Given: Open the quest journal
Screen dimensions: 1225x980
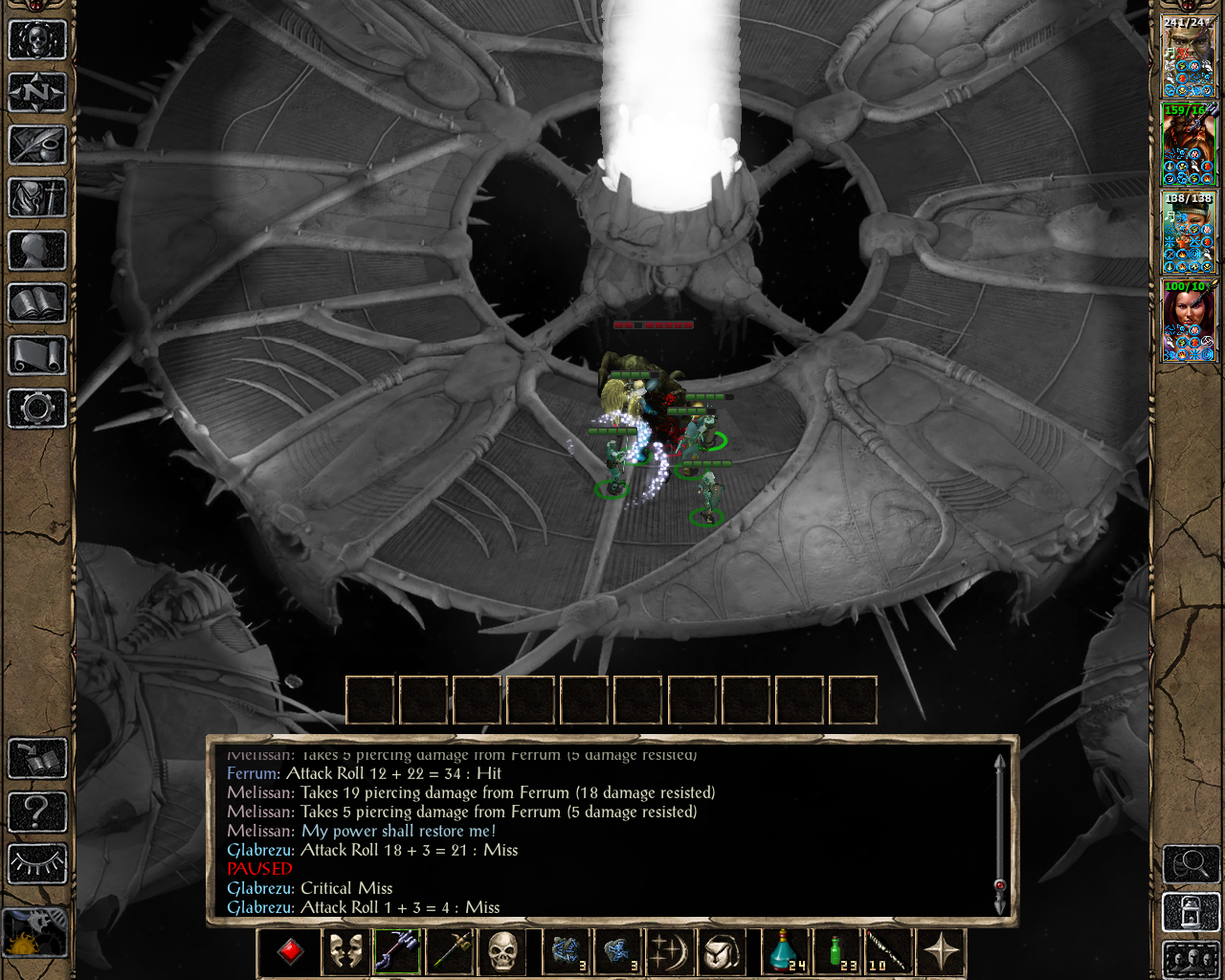Looking at the screenshot, I should 36,145.
